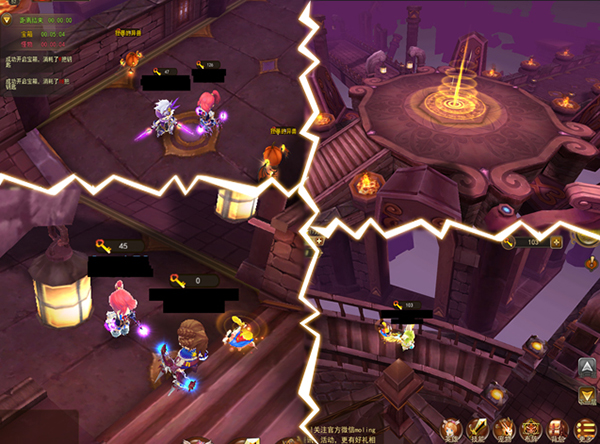Viewport: 600px width, 444px height.
Task: Open the 技能 skills menu icon
Action: (478, 431)
